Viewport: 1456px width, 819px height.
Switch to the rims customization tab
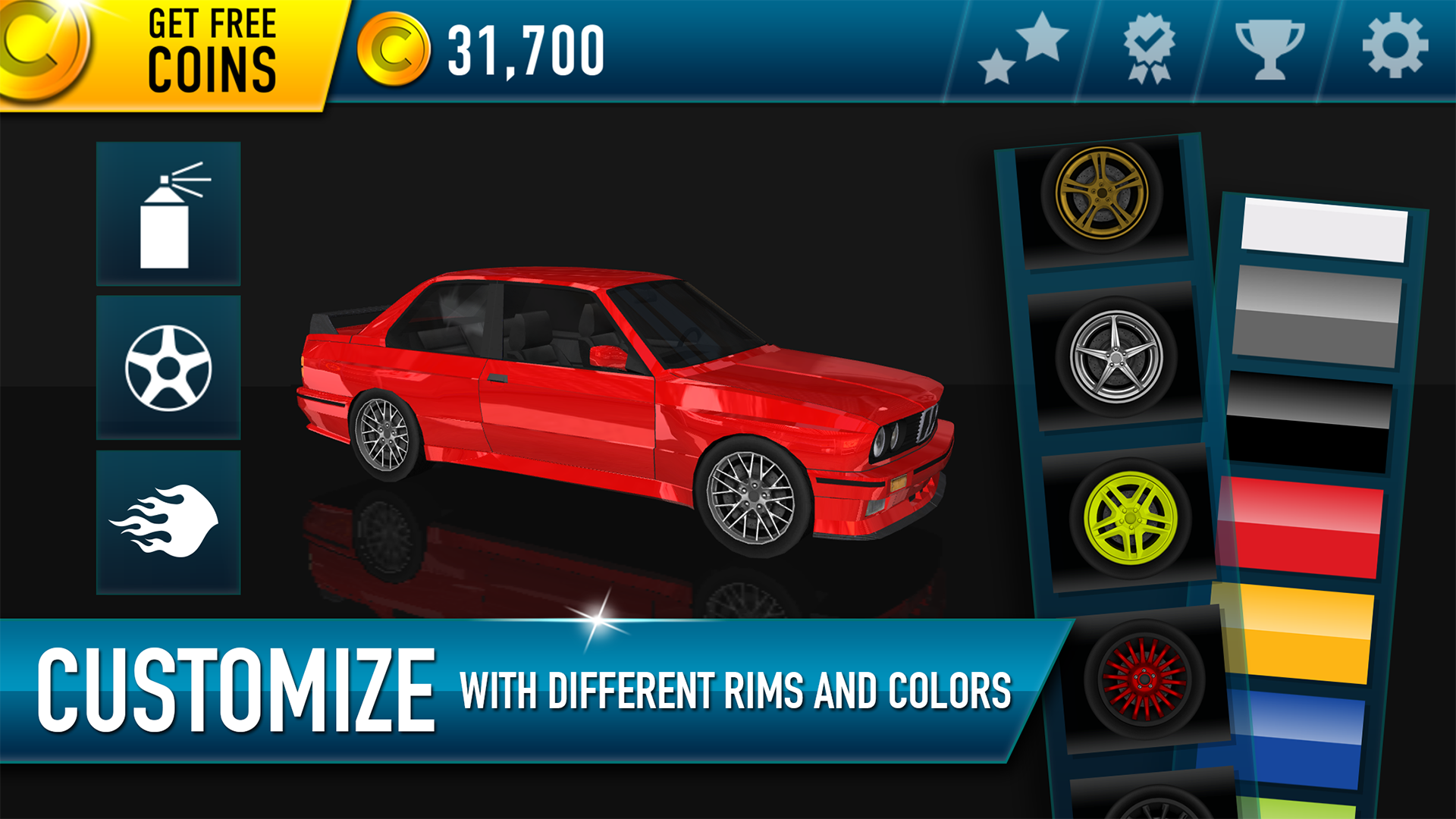[x=167, y=366]
